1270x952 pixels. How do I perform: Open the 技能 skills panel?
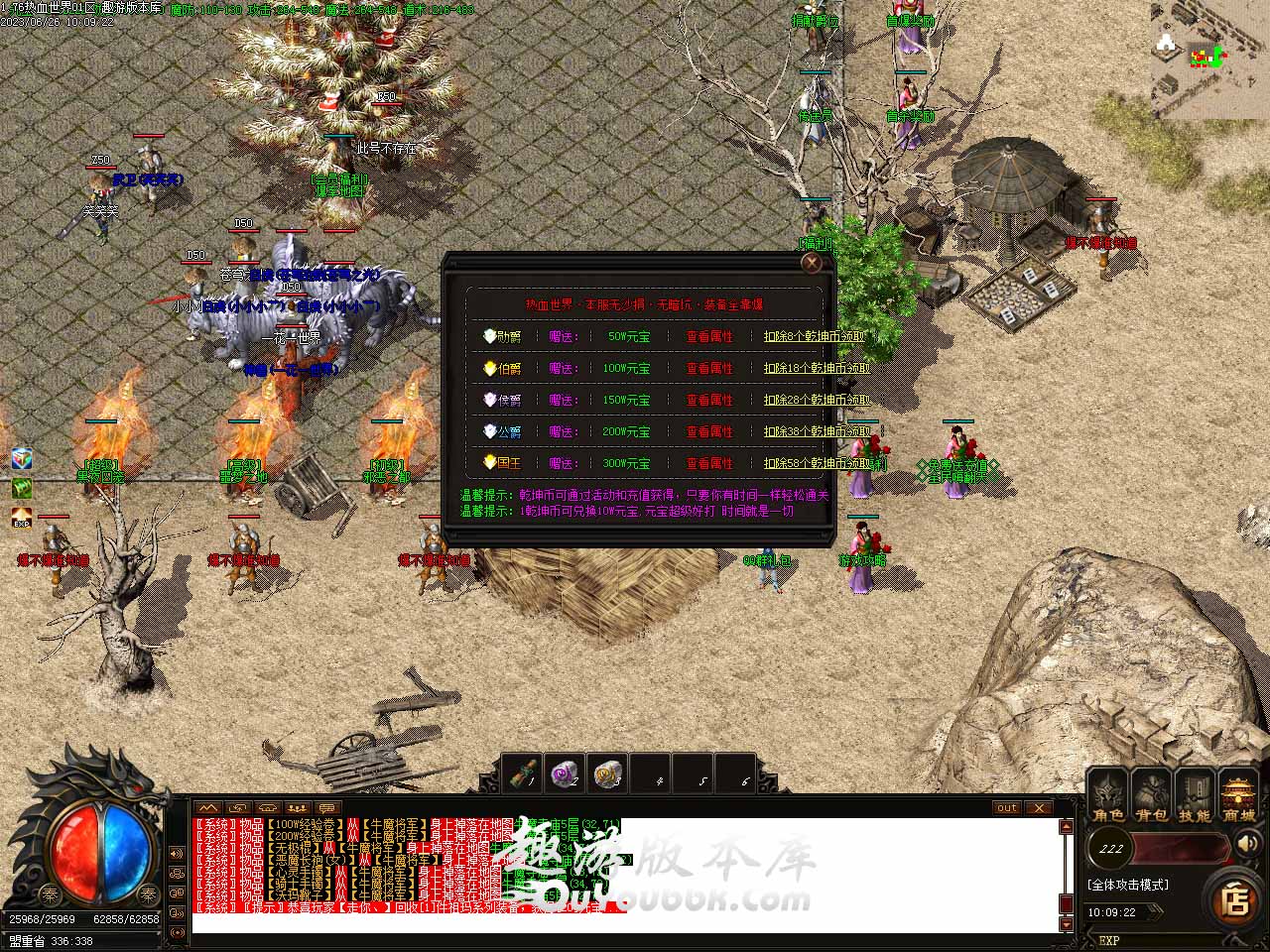click(1195, 797)
